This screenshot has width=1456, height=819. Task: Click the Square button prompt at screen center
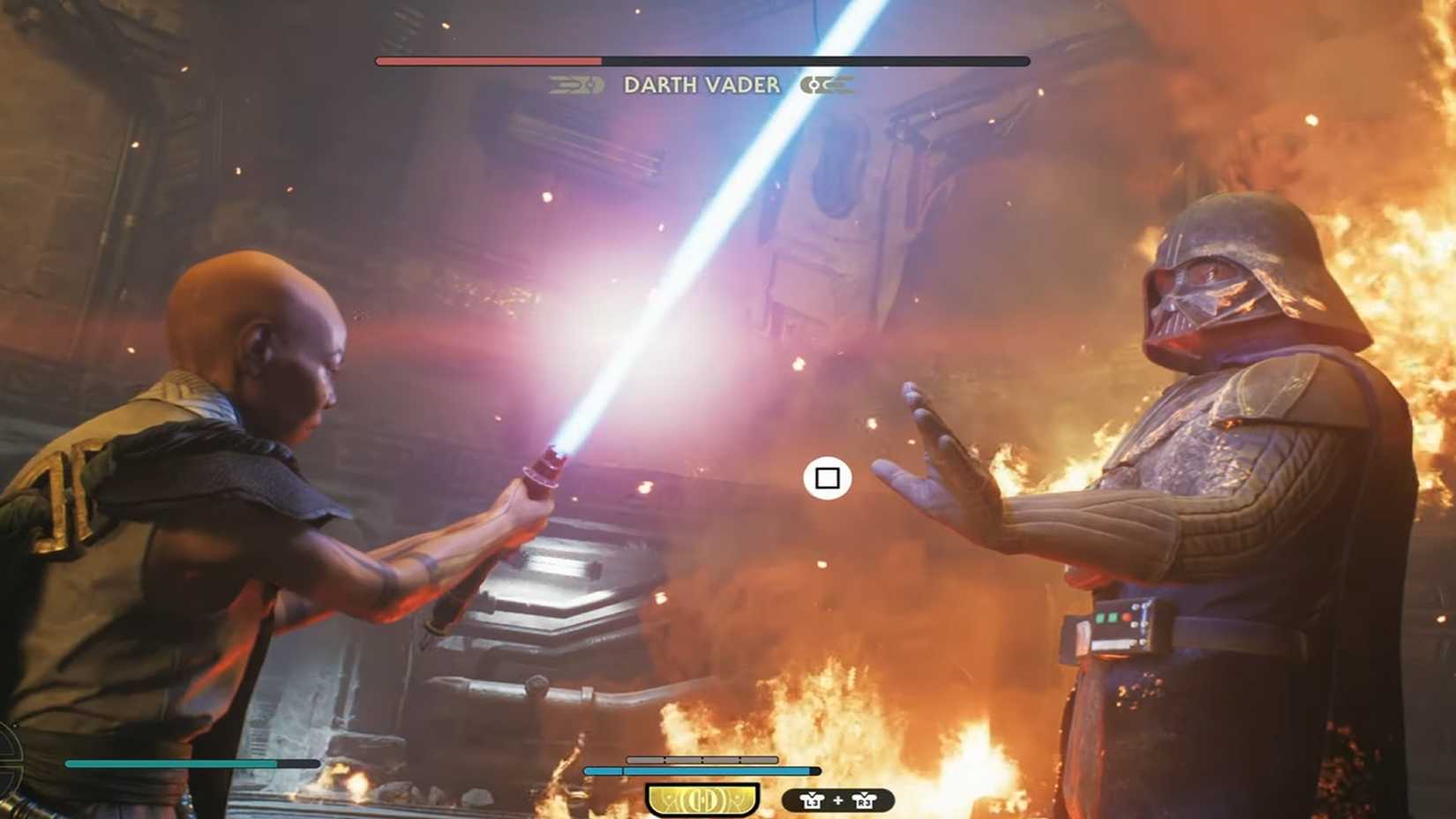[x=828, y=477]
